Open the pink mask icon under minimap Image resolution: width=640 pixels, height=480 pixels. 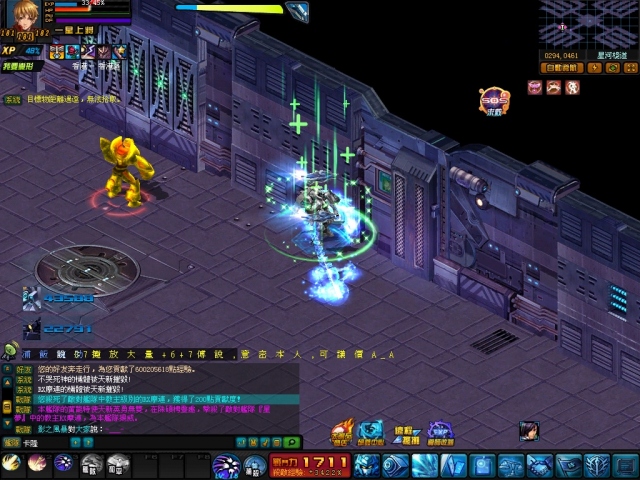point(535,87)
